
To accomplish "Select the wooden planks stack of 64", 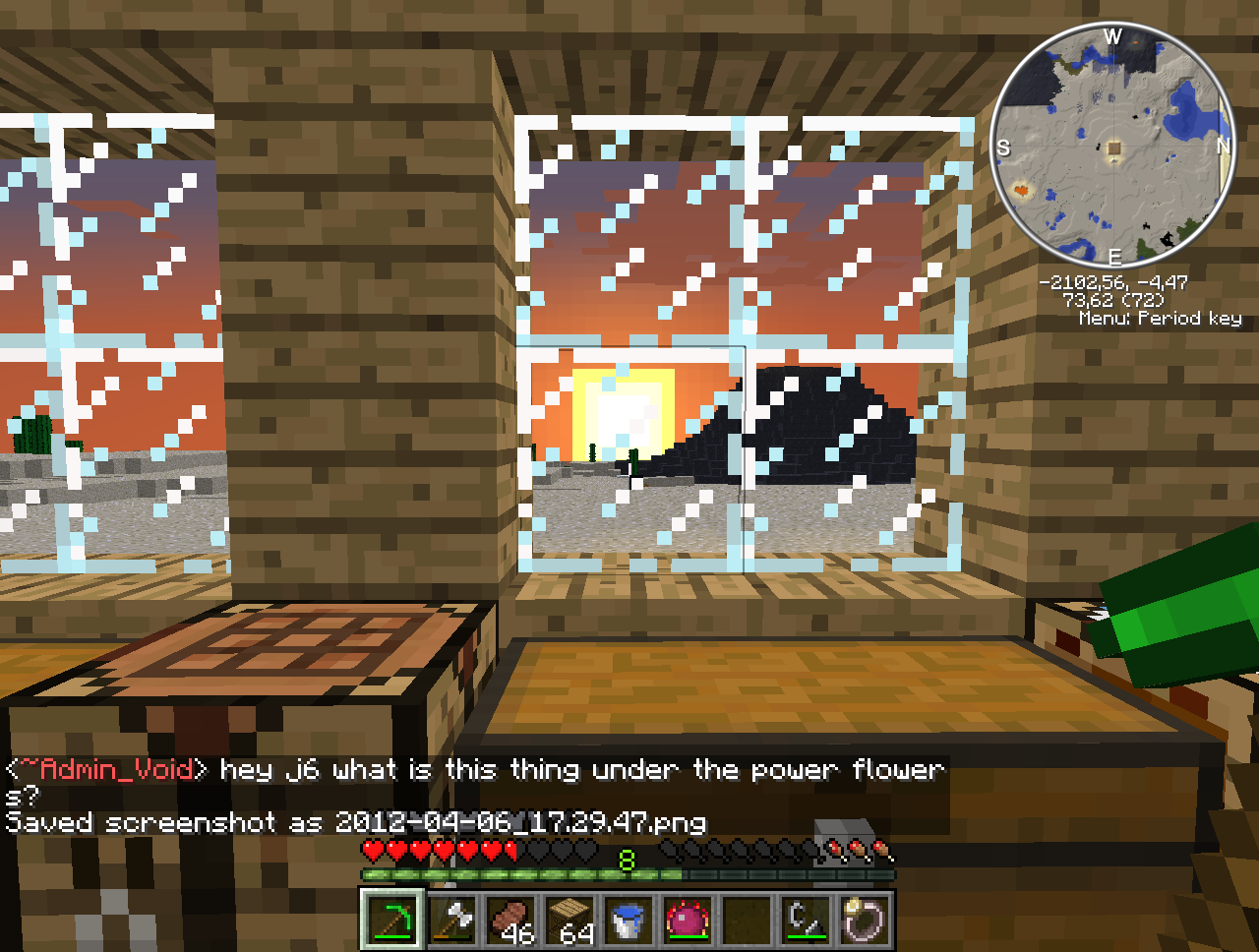I will pyautogui.click(x=570, y=921).
